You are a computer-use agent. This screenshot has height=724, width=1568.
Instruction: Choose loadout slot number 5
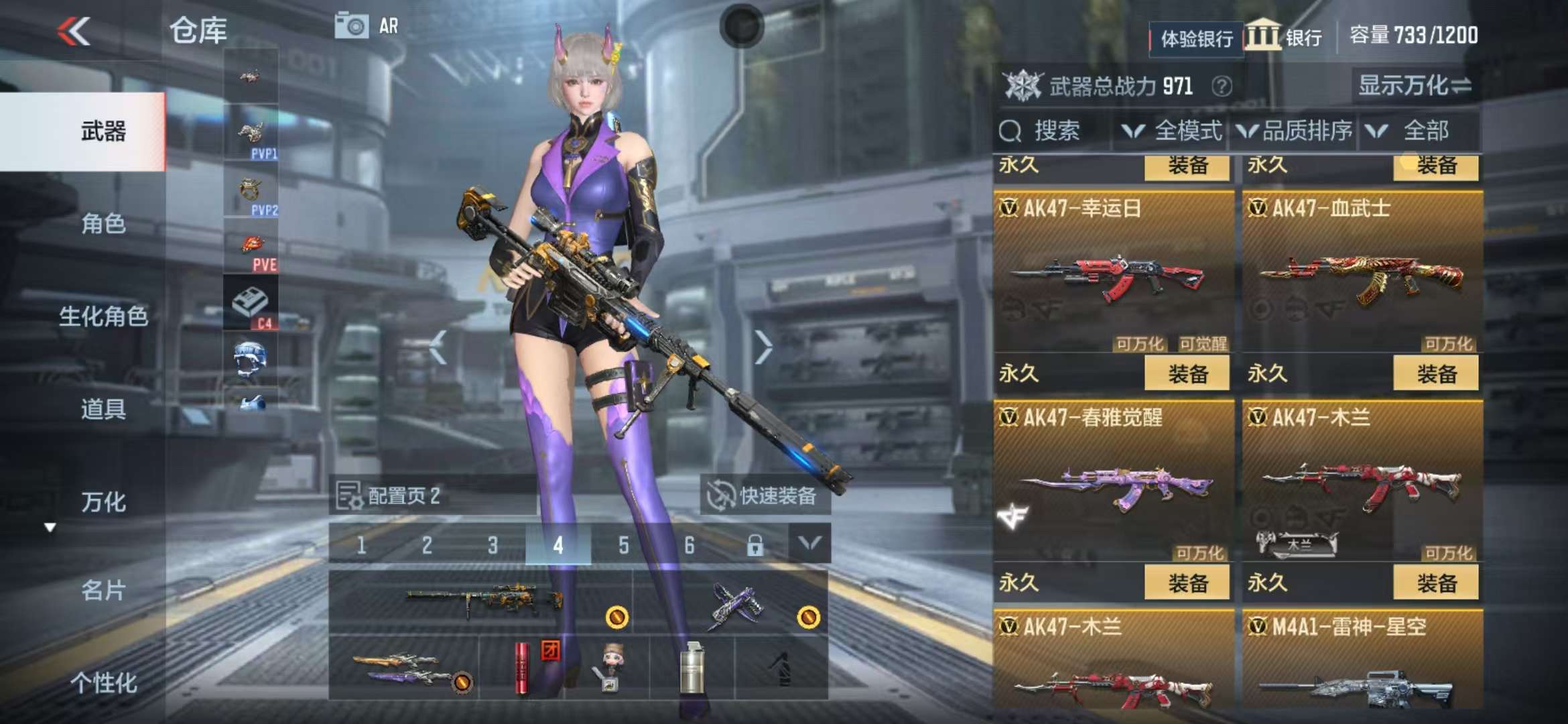coord(623,545)
